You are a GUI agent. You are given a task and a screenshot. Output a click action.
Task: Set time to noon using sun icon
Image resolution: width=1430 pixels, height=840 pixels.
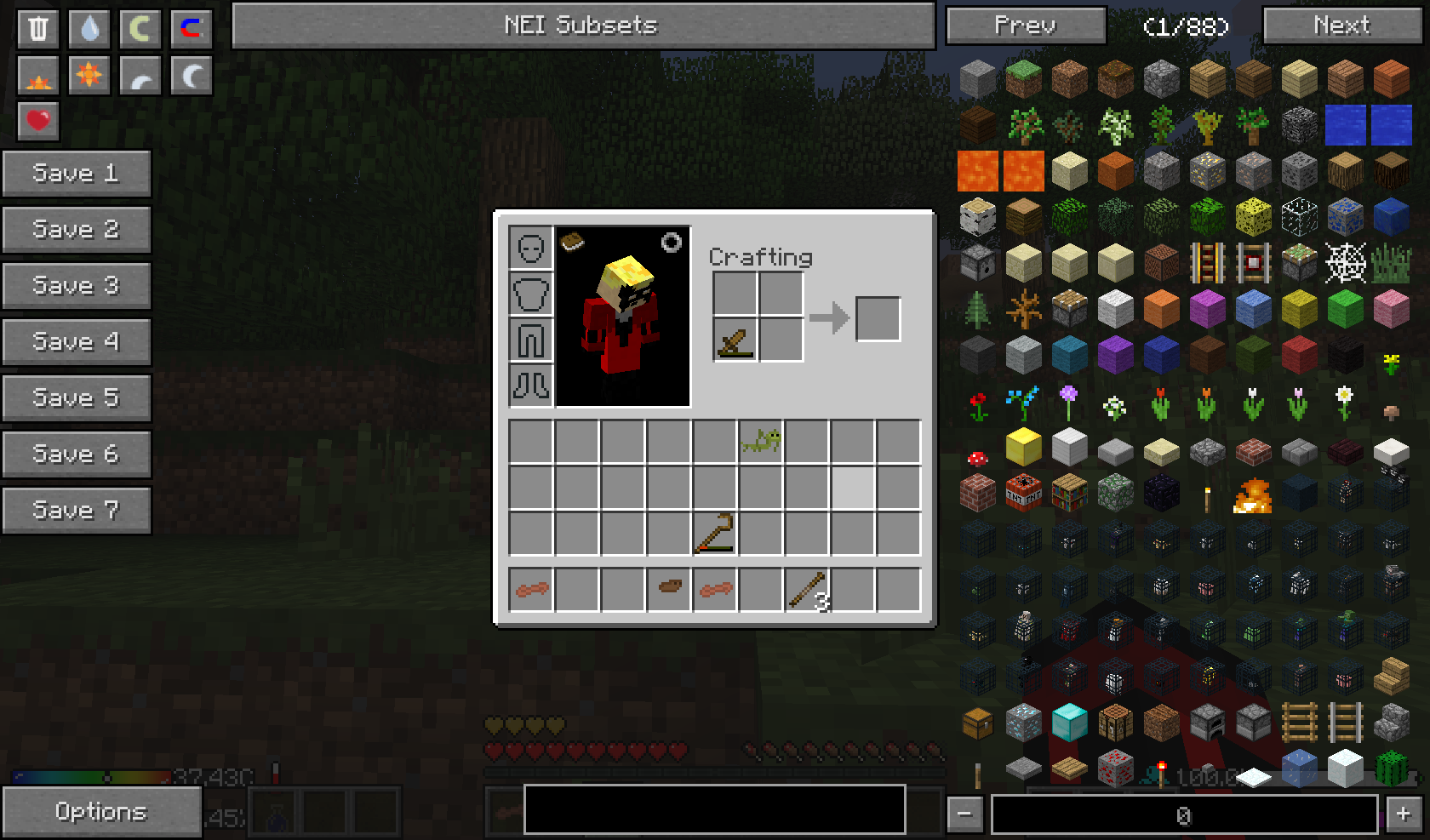(x=89, y=77)
